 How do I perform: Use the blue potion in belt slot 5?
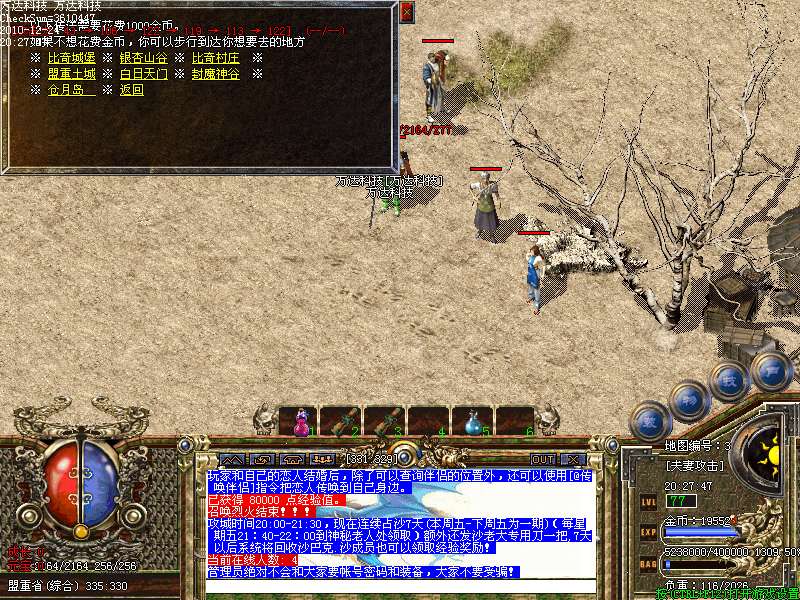pyautogui.click(x=472, y=422)
